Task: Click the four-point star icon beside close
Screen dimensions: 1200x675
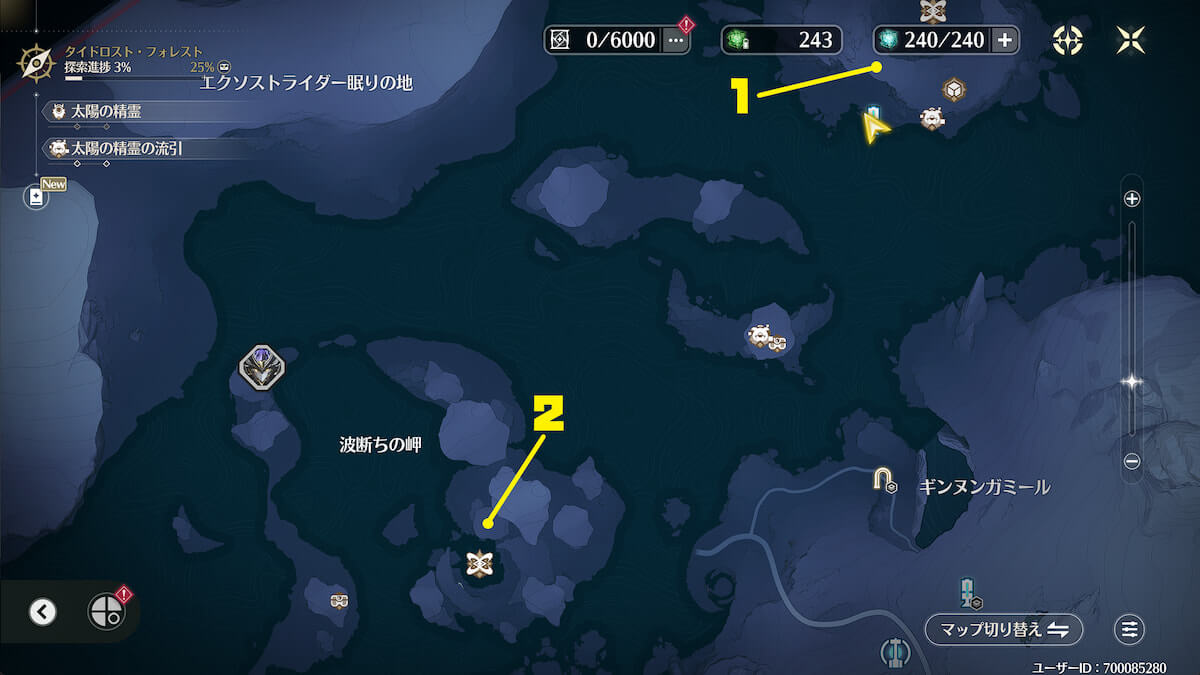Action: pyautogui.click(x=1067, y=40)
